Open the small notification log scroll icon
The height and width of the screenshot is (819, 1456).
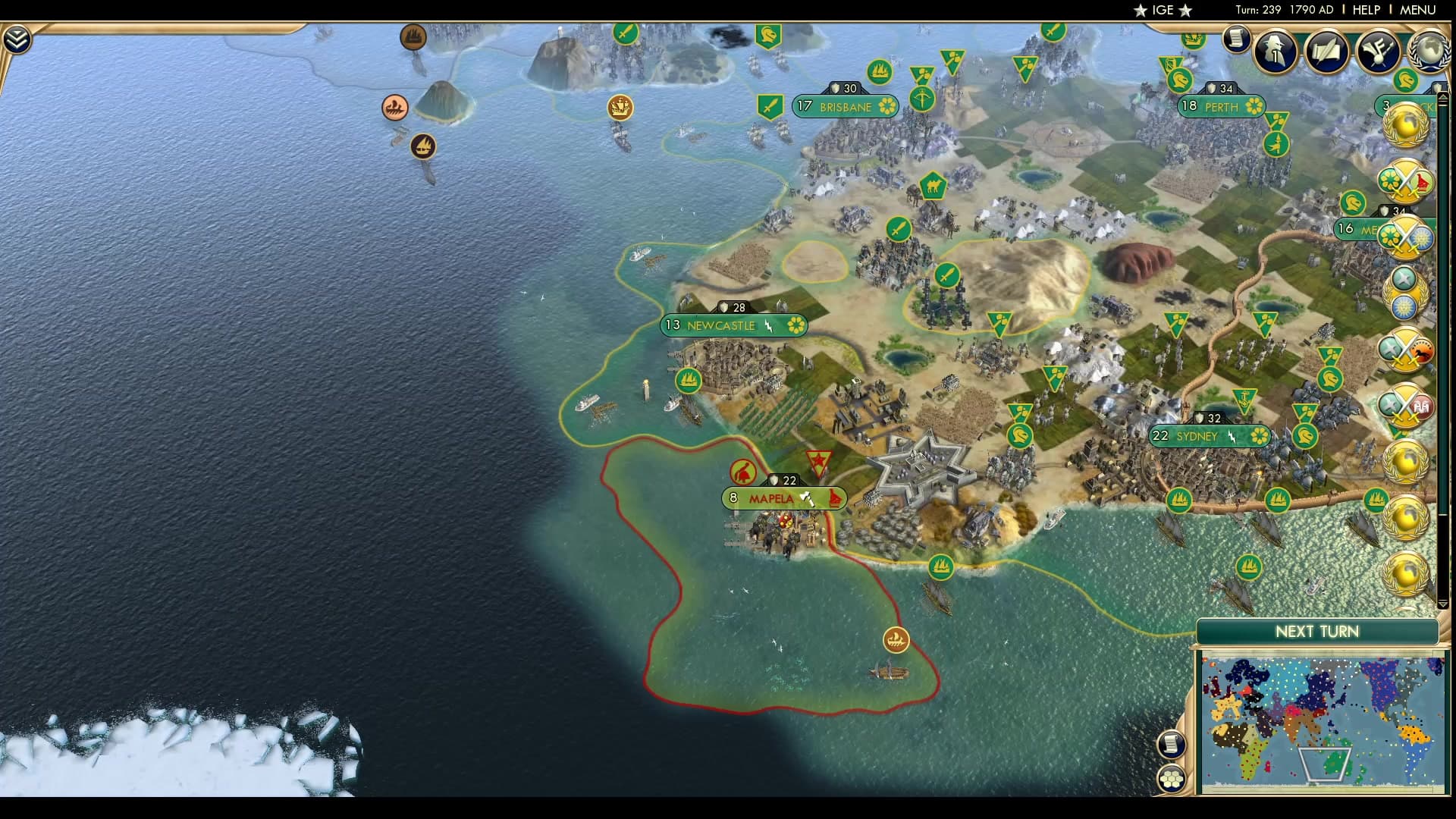tap(1238, 38)
